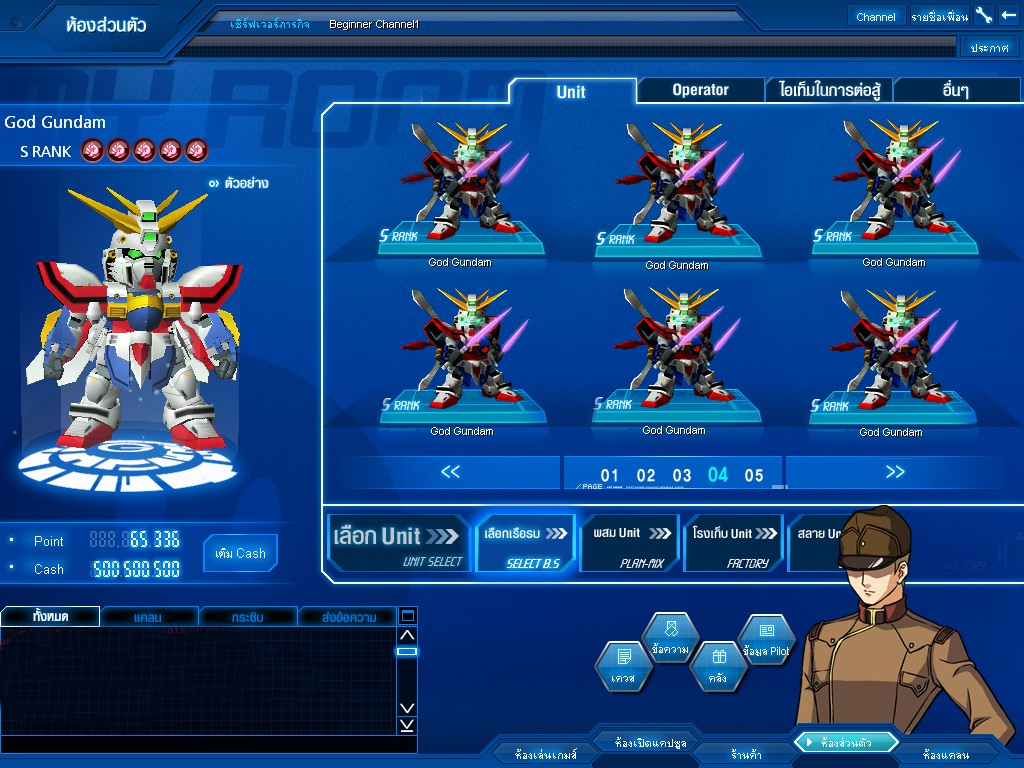Open the shop from the bottom navigation
The image size is (1024, 768).
pyautogui.click(x=746, y=755)
